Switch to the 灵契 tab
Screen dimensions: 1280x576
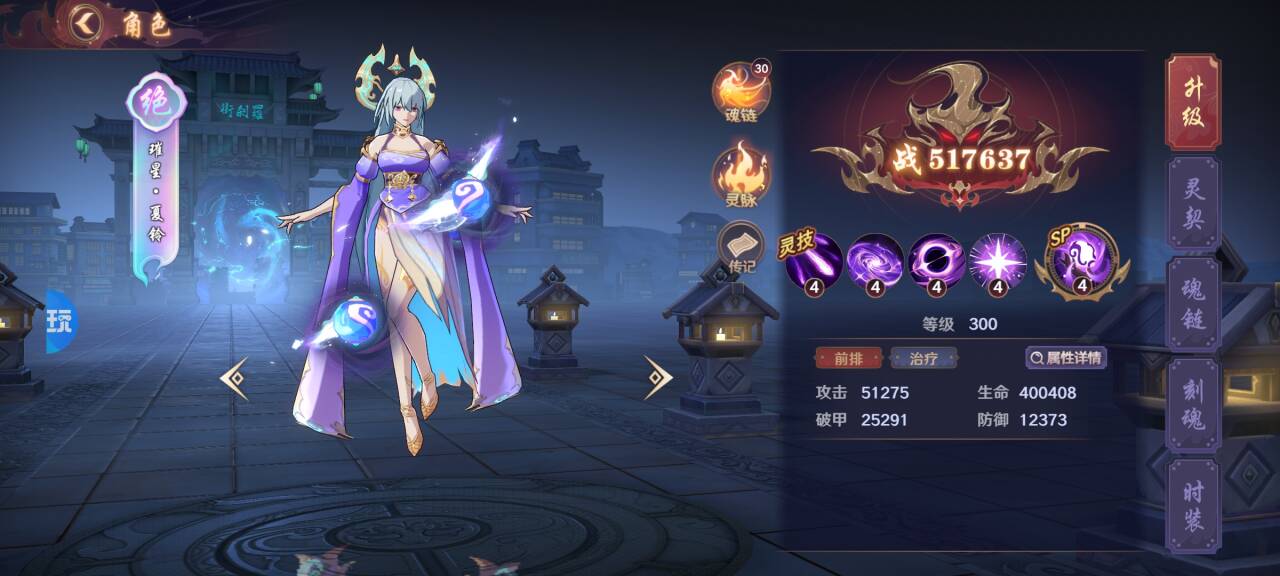tap(1193, 203)
